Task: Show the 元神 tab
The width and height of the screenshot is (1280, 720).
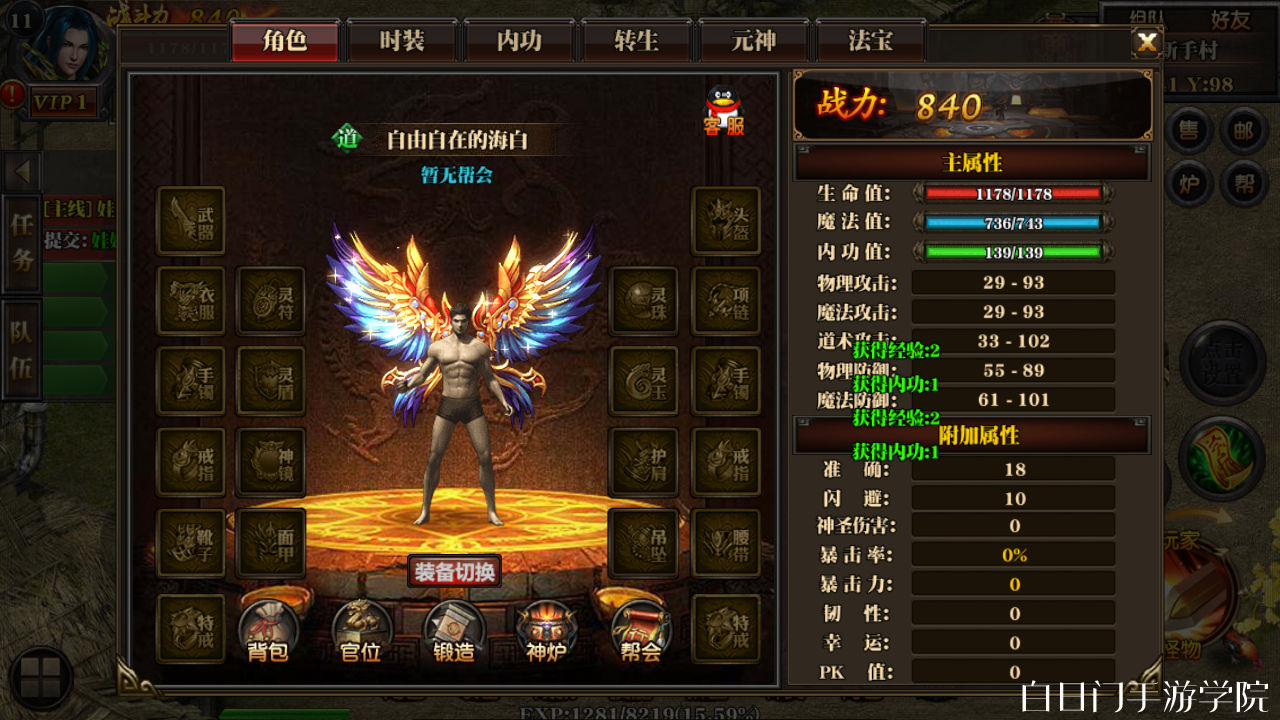Action: coord(753,41)
